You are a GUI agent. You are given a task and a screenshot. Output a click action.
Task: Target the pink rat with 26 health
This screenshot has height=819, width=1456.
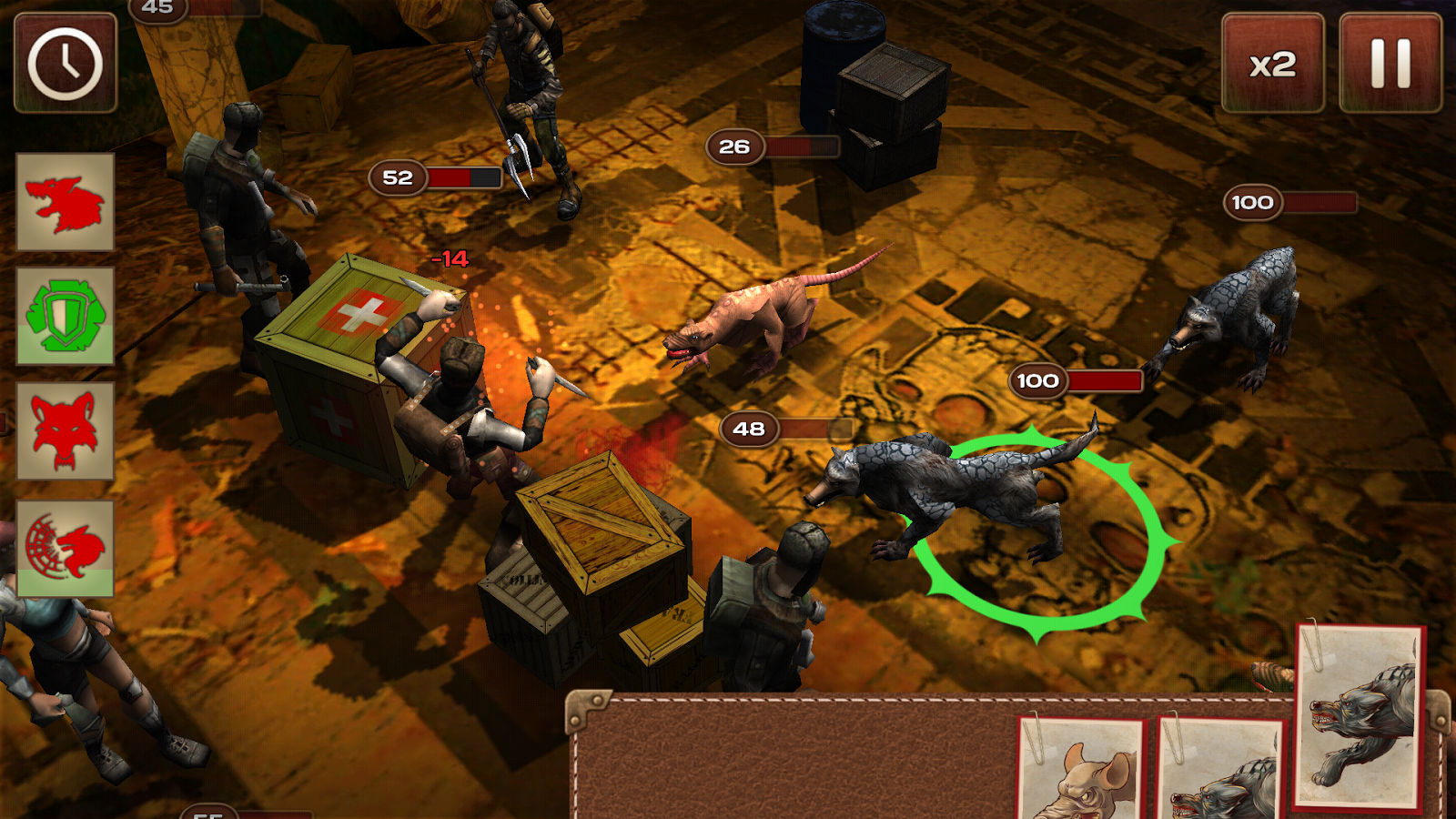(x=746, y=318)
